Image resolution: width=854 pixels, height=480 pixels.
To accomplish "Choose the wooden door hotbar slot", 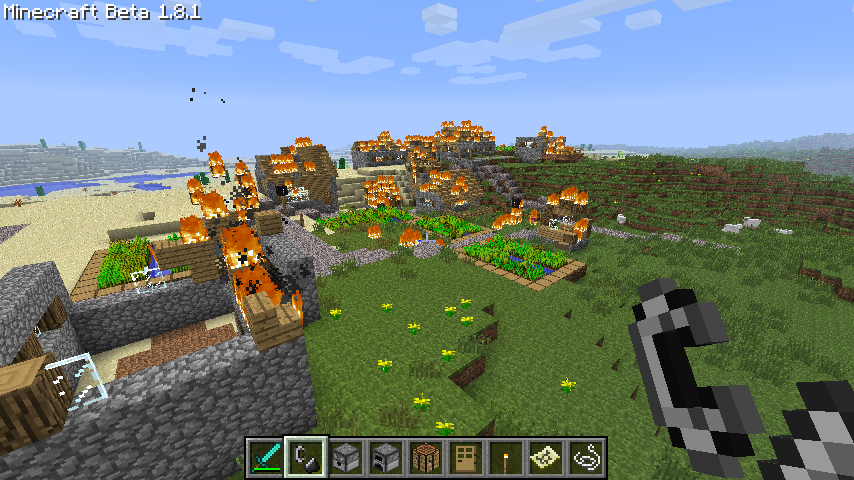I will pos(466,457).
